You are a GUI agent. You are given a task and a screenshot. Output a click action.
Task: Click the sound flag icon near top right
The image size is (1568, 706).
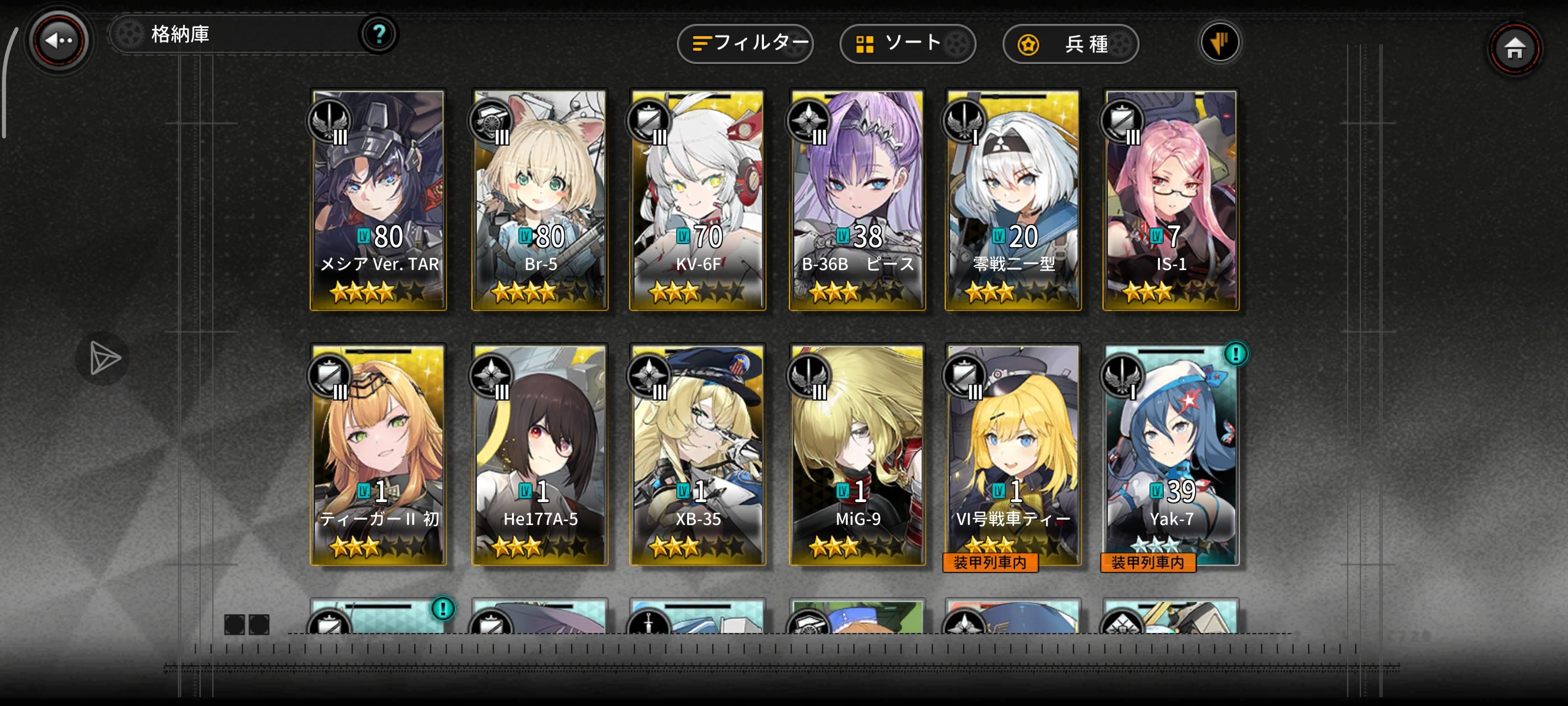coord(1220,43)
